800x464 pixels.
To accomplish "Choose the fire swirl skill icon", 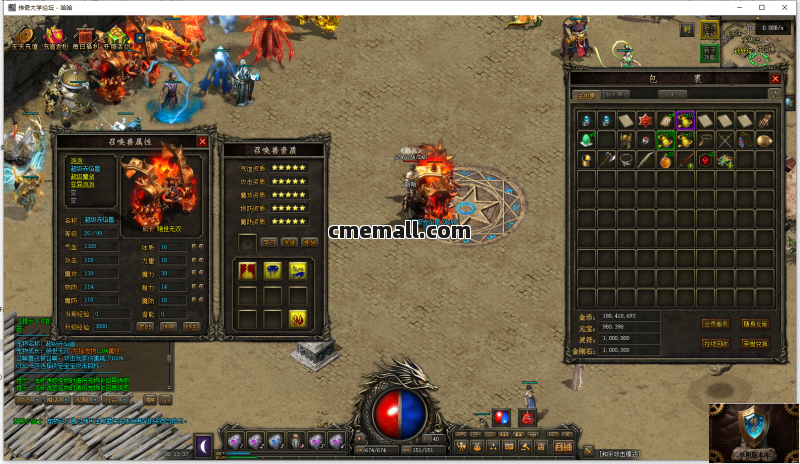I will click(x=298, y=318).
